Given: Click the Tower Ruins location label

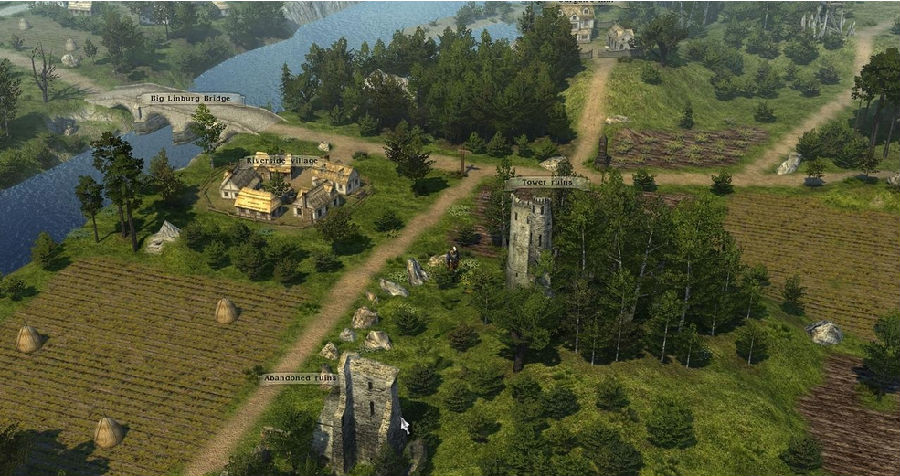Looking at the screenshot, I should click(546, 183).
